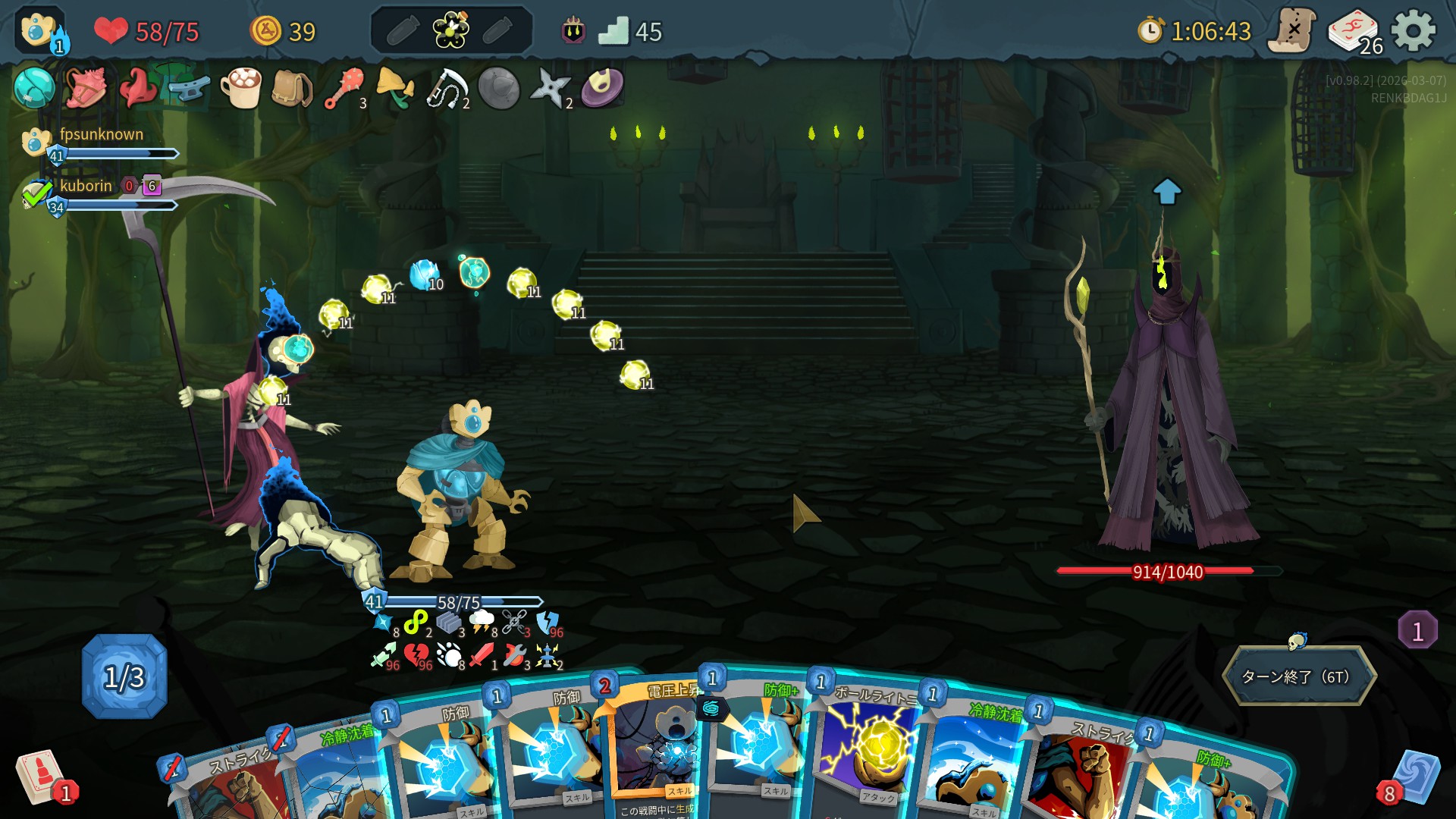The width and height of the screenshot is (1456, 819).
Task: Inspect the backpack relic
Action: (291, 88)
